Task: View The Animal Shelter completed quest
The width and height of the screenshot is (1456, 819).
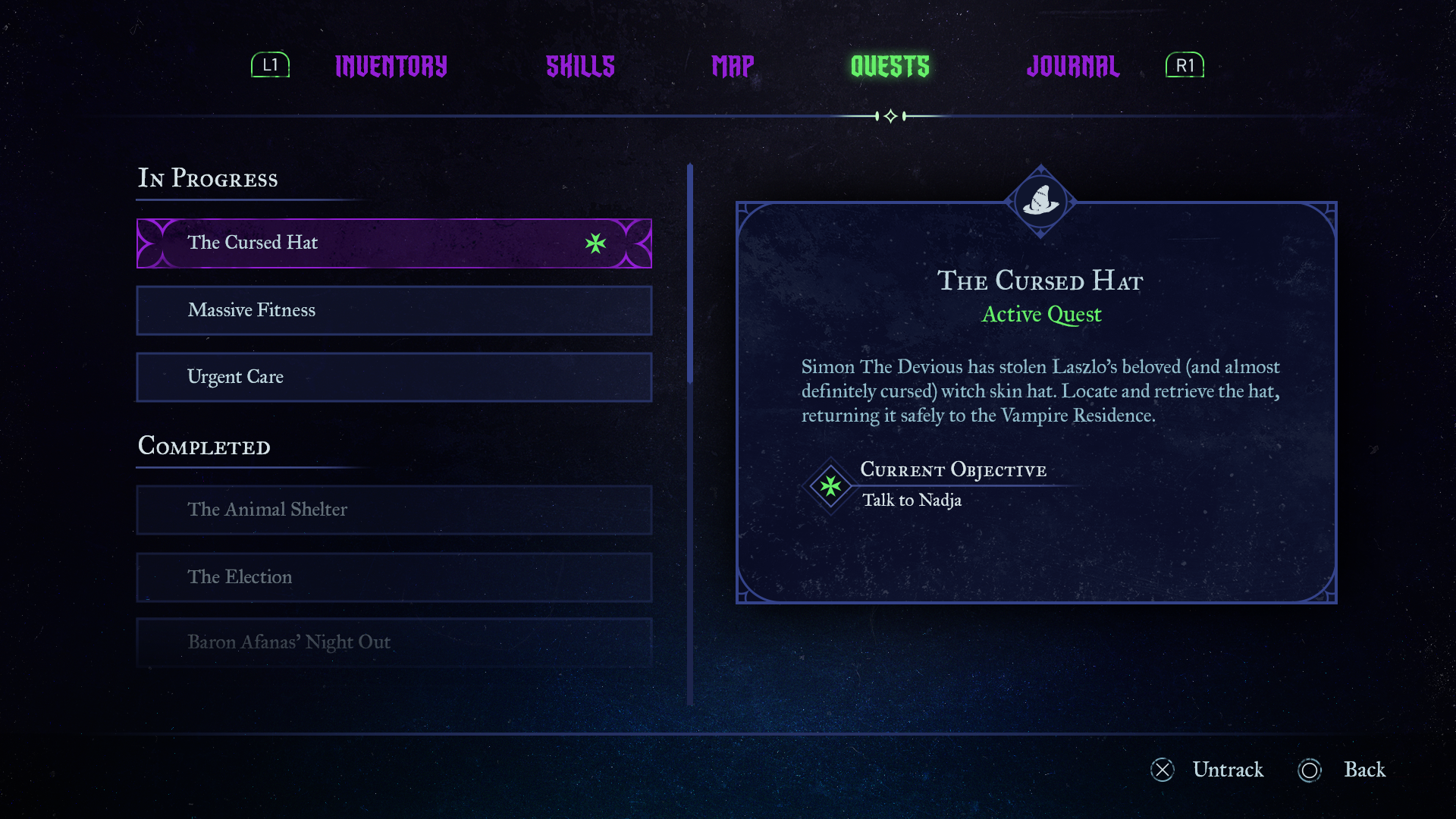Action: tap(394, 510)
